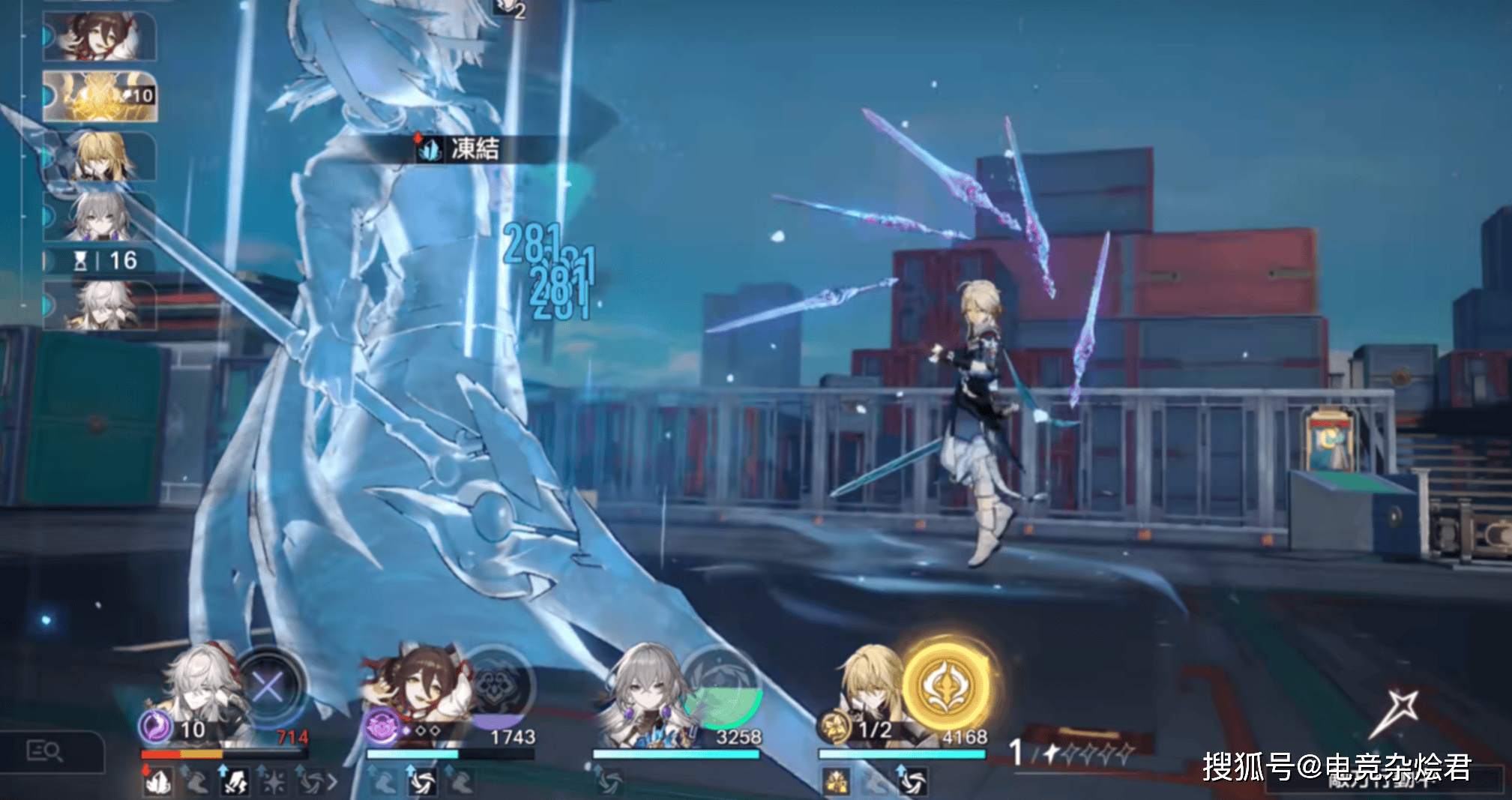Inspect the sword buff icon under white-haired character
The width and height of the screenshot is (1512, 800).
[235, 782]
